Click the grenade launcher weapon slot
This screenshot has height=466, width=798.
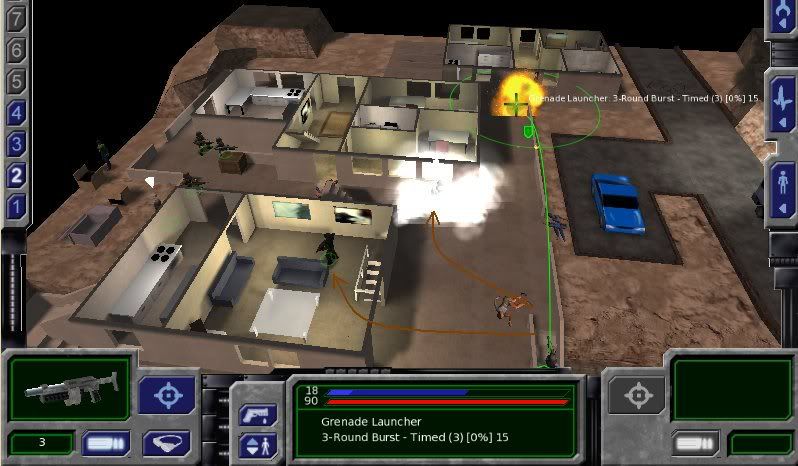(69, 389)
